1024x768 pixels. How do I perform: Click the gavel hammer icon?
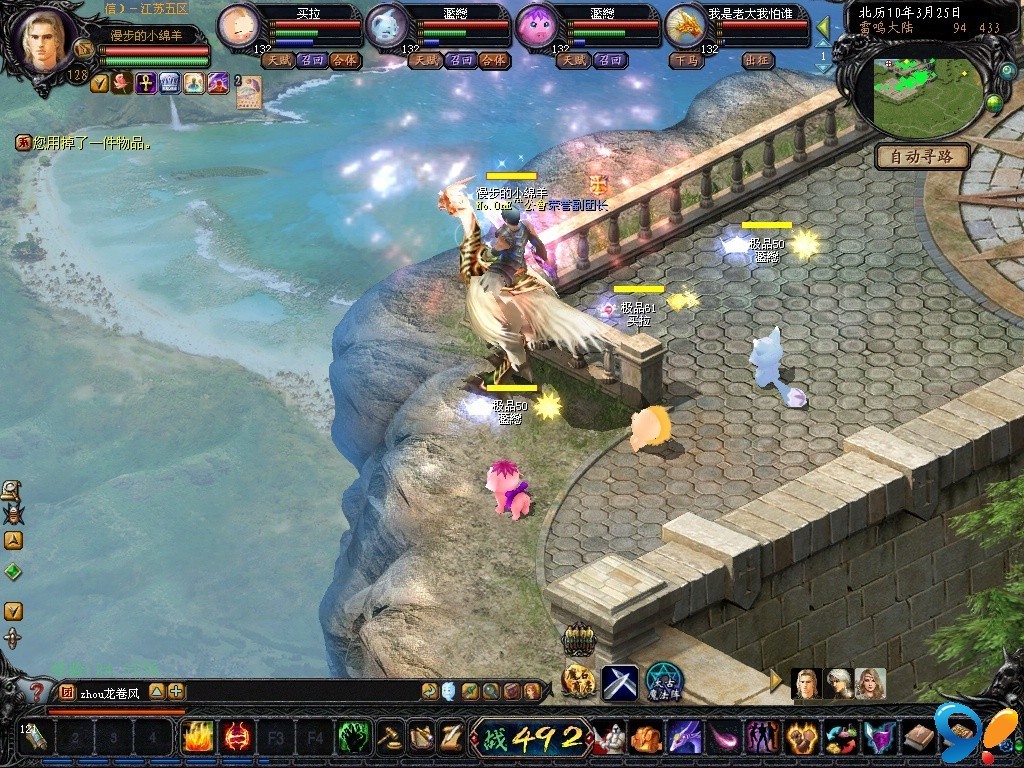point(390,739)
